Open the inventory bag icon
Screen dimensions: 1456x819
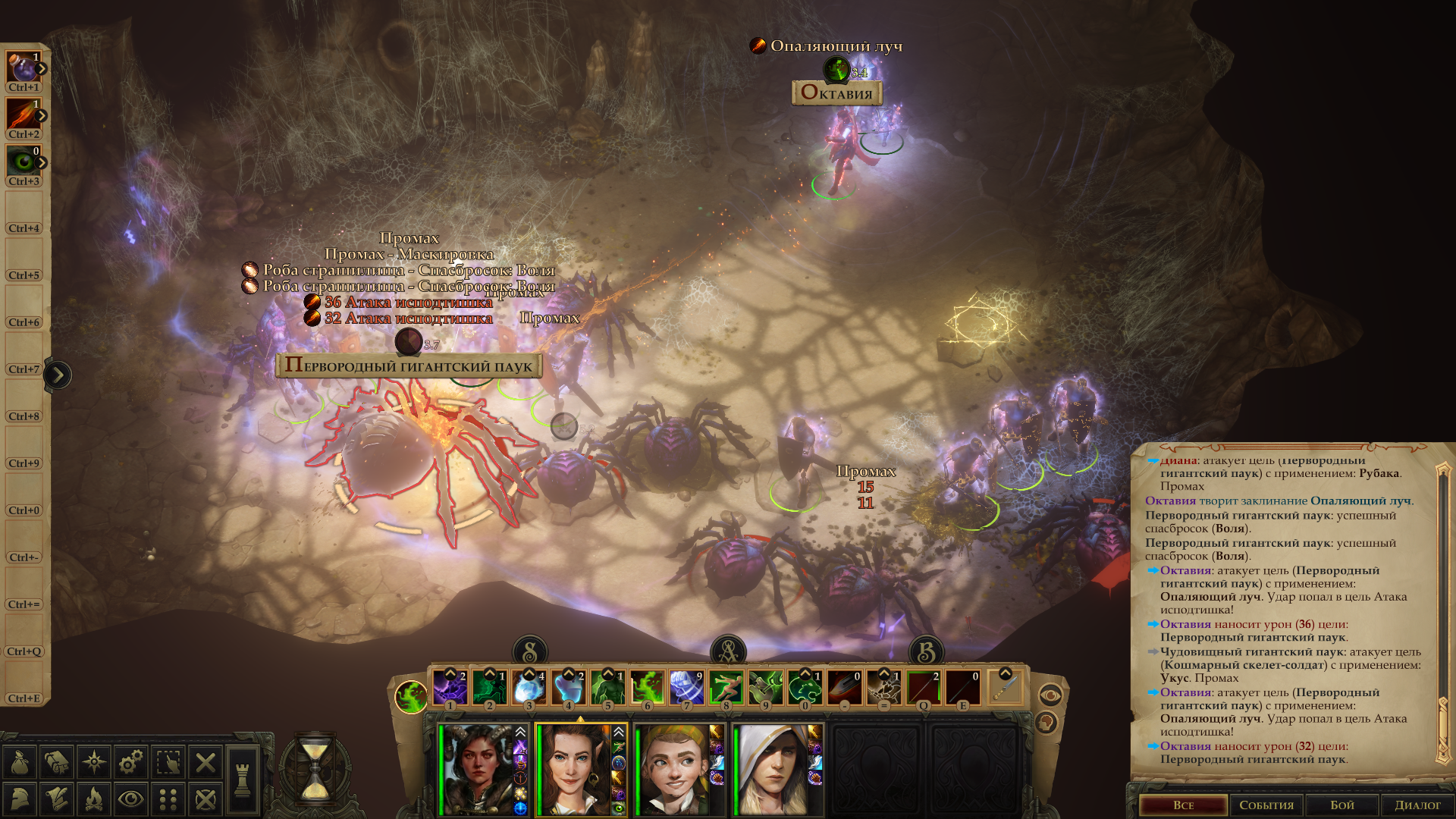(x=20, y=762)
